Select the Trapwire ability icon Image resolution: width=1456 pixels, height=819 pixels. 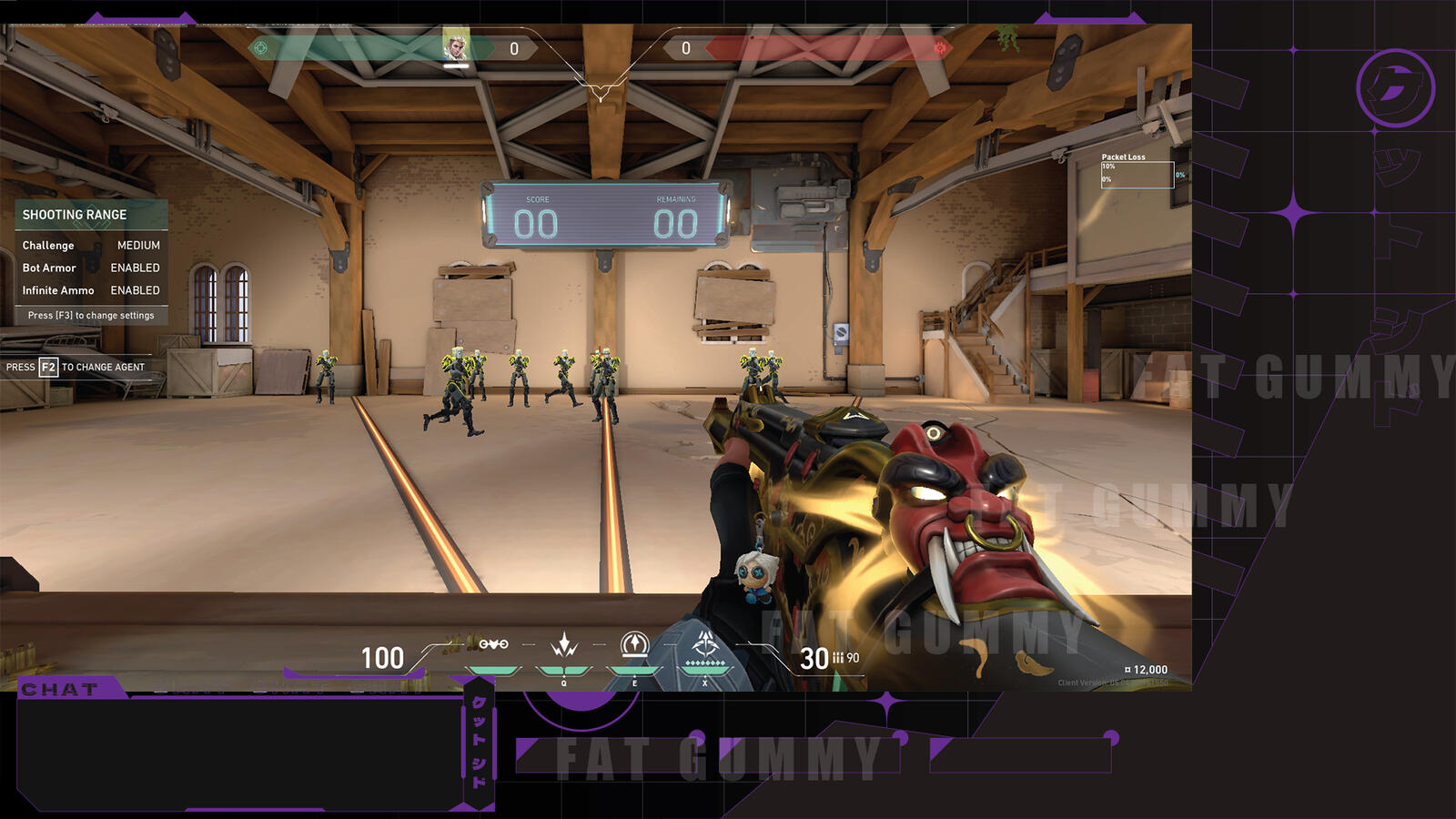[493, 645]
